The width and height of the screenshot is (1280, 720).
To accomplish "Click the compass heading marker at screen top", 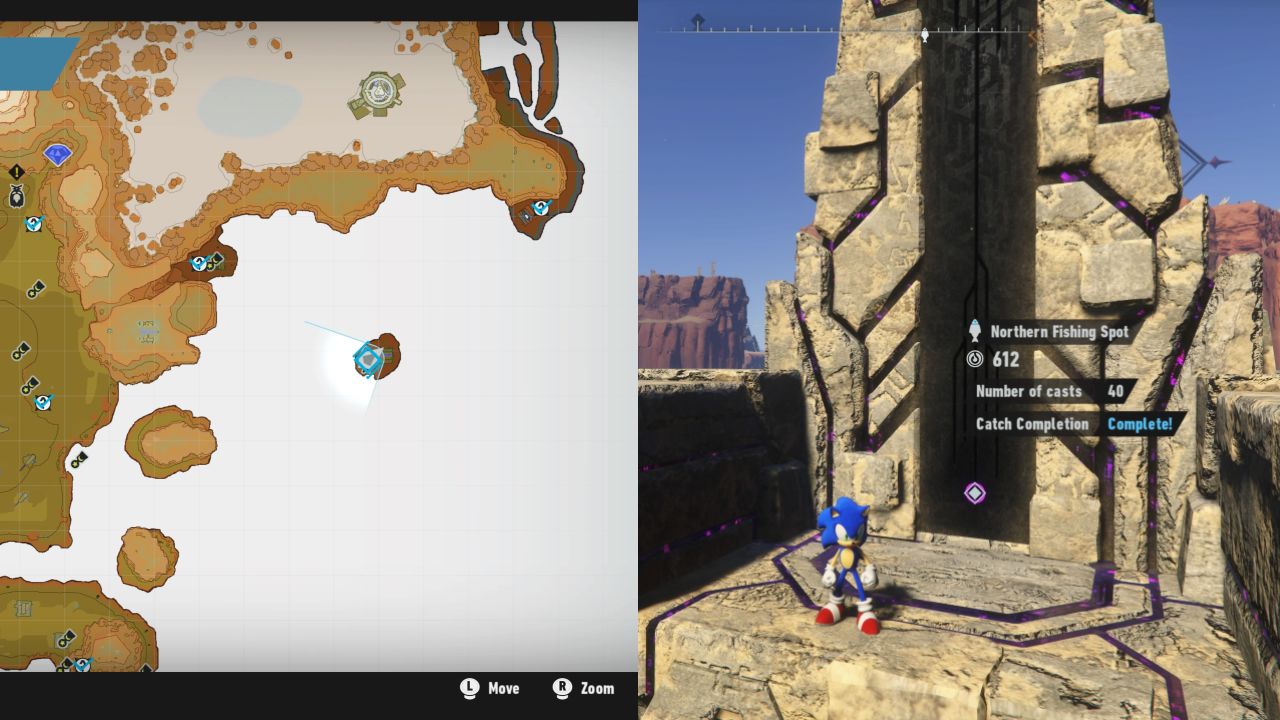I will click(923, 36).
